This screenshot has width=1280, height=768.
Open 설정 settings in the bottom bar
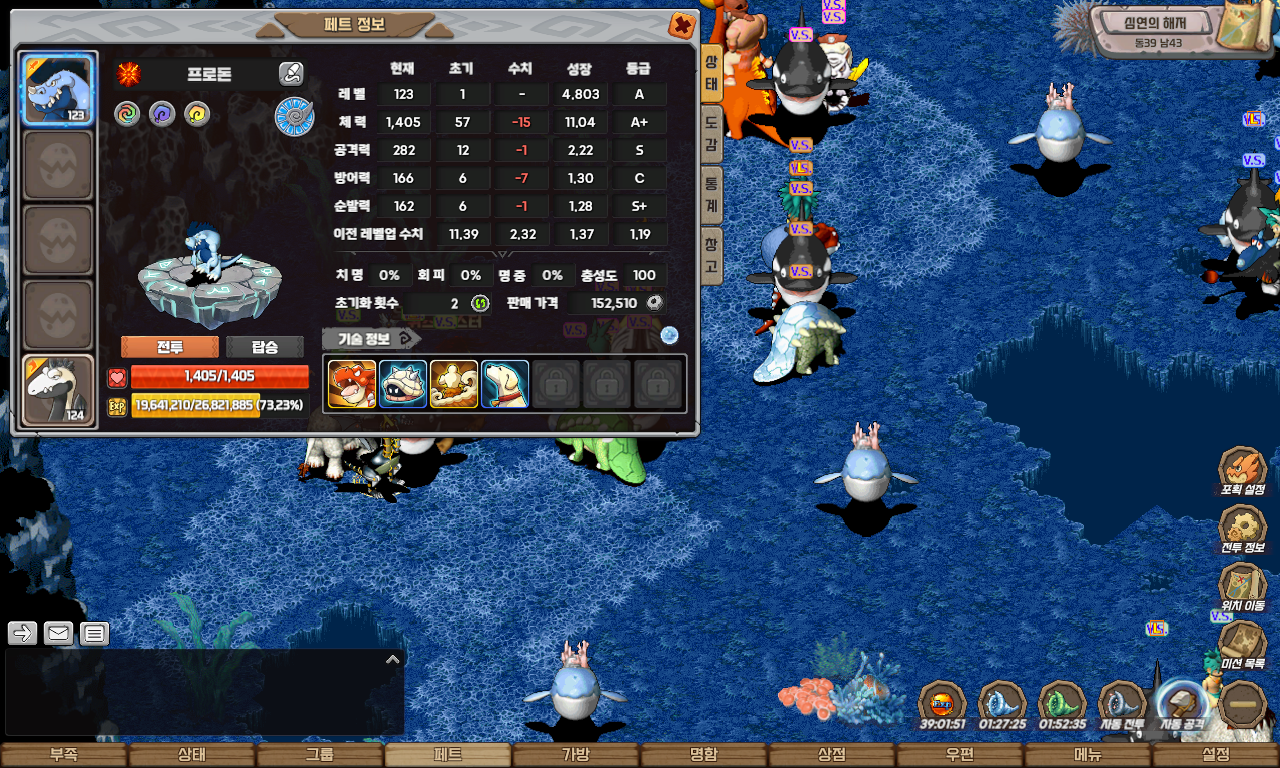click(x=1216, y=755)
